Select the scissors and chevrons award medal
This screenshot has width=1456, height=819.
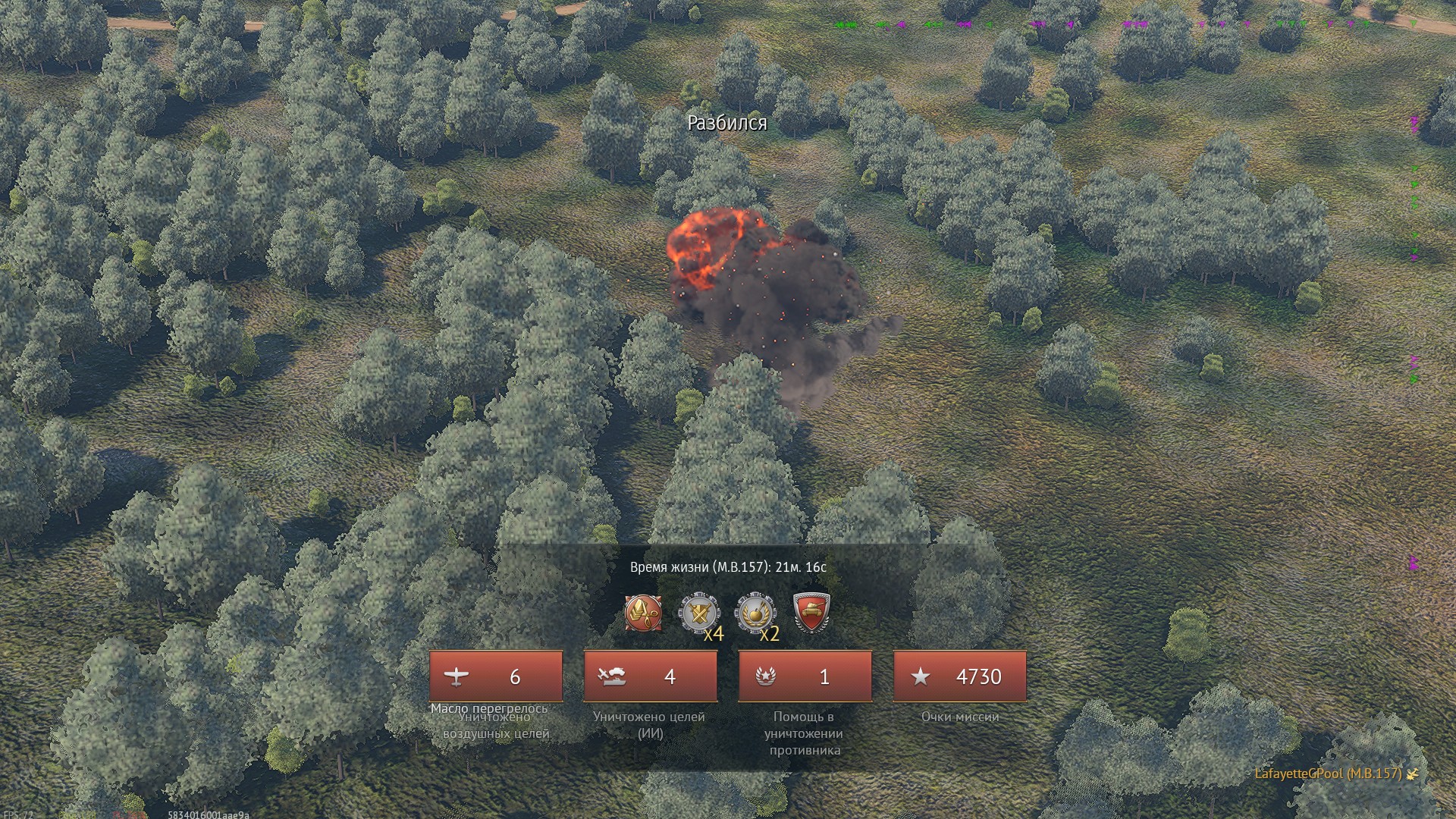(643, 613)
